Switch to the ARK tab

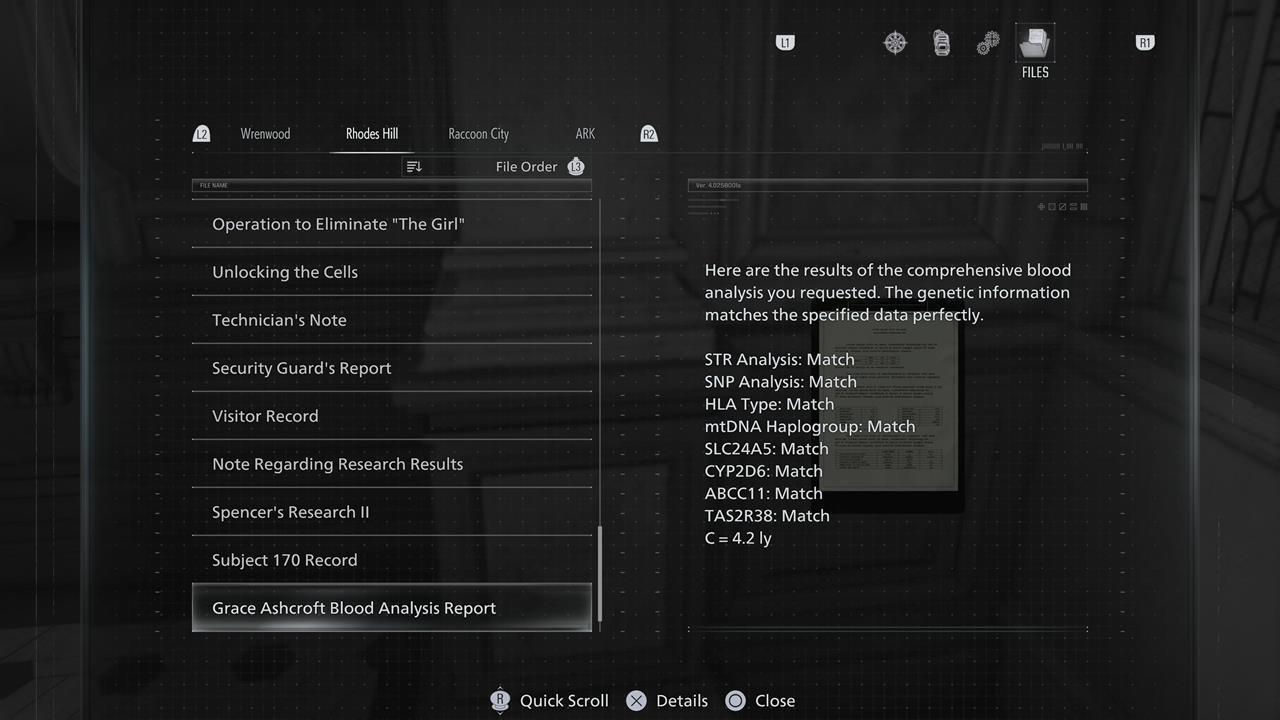585,133
